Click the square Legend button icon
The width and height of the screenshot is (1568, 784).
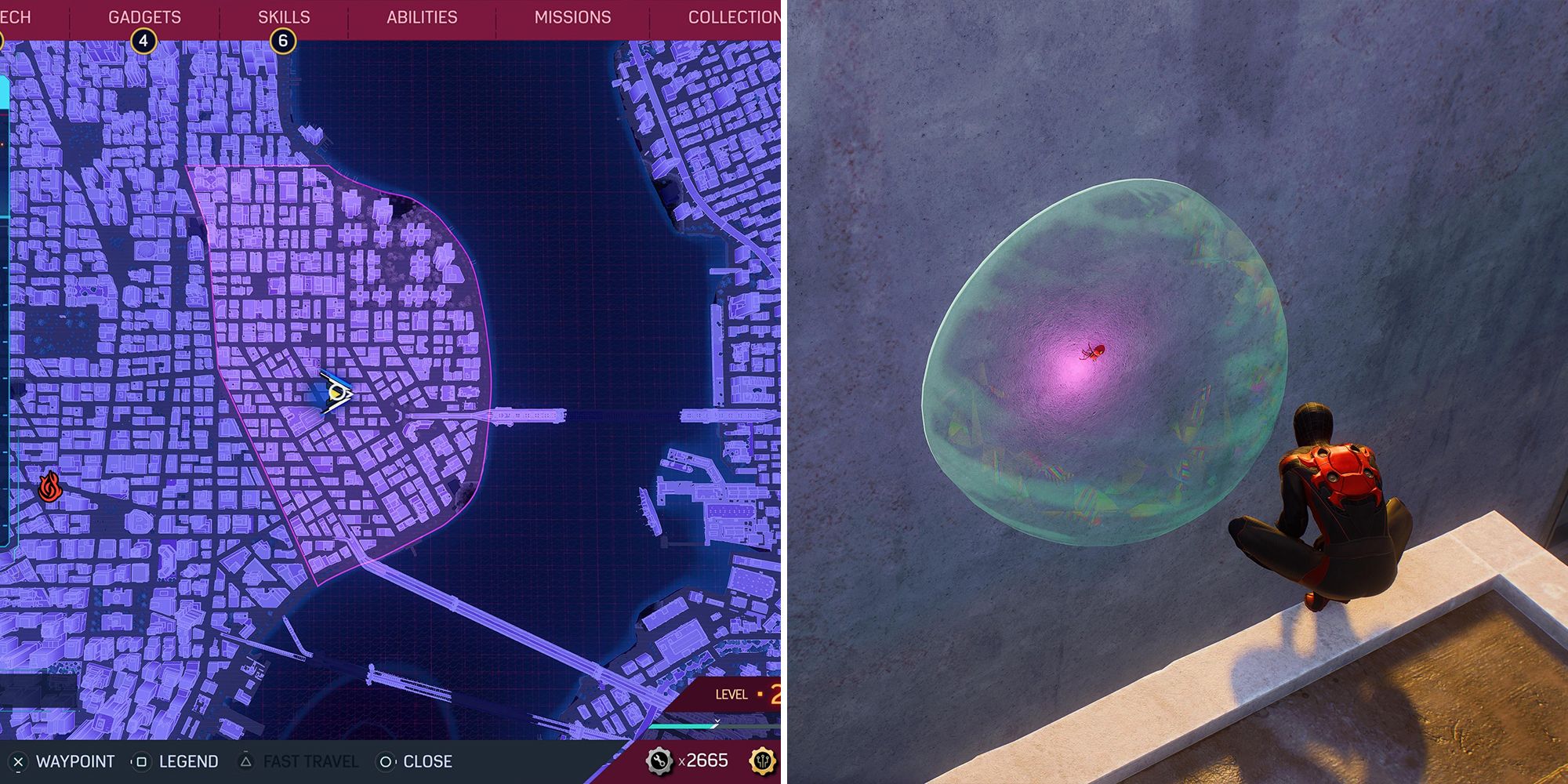(x=141, y=761)
